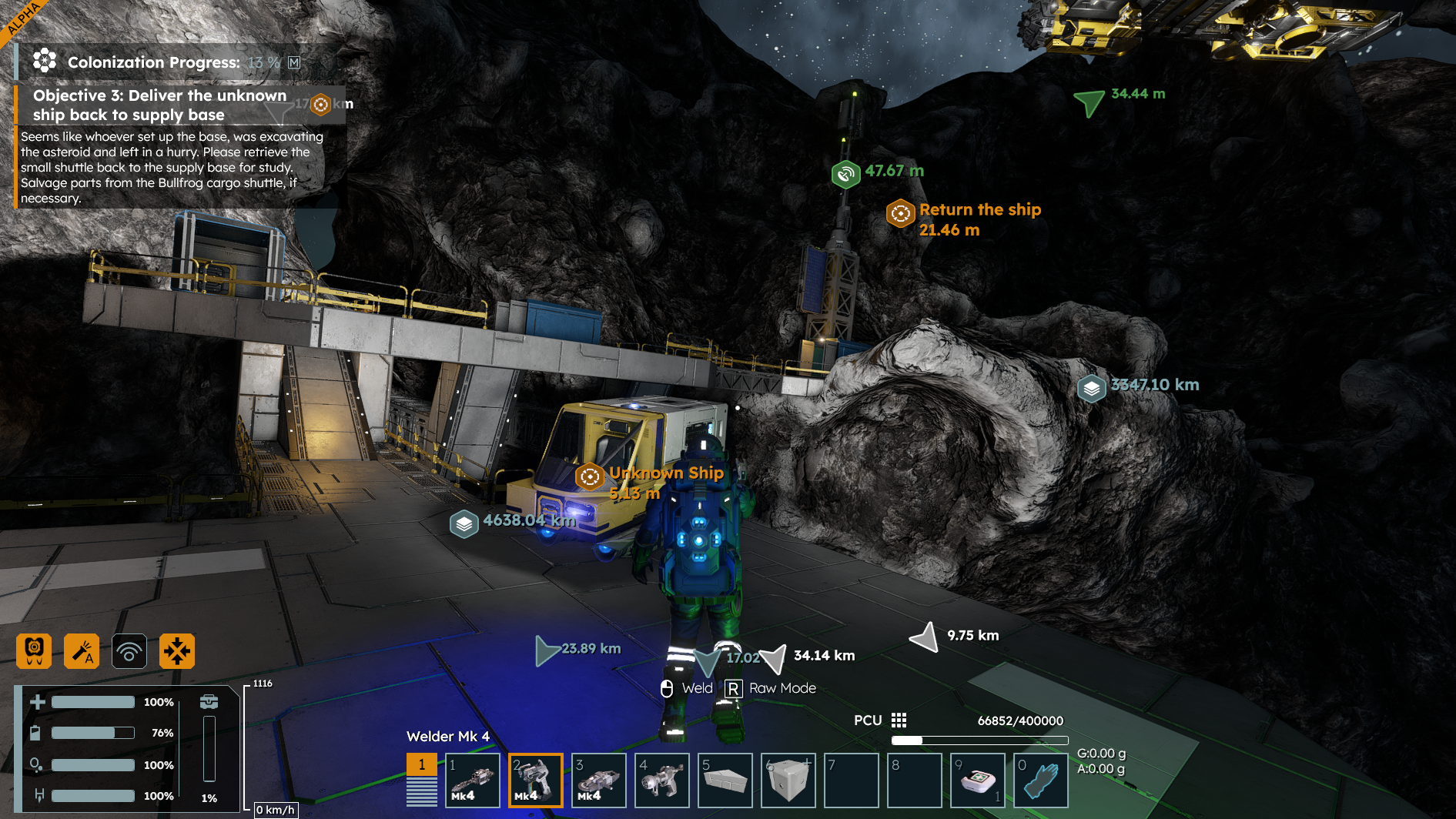Image resolution: width=1456 pixels, height=819 pixels.
Task: Click the Return the ship objective marker
Action: click(900, 213)
